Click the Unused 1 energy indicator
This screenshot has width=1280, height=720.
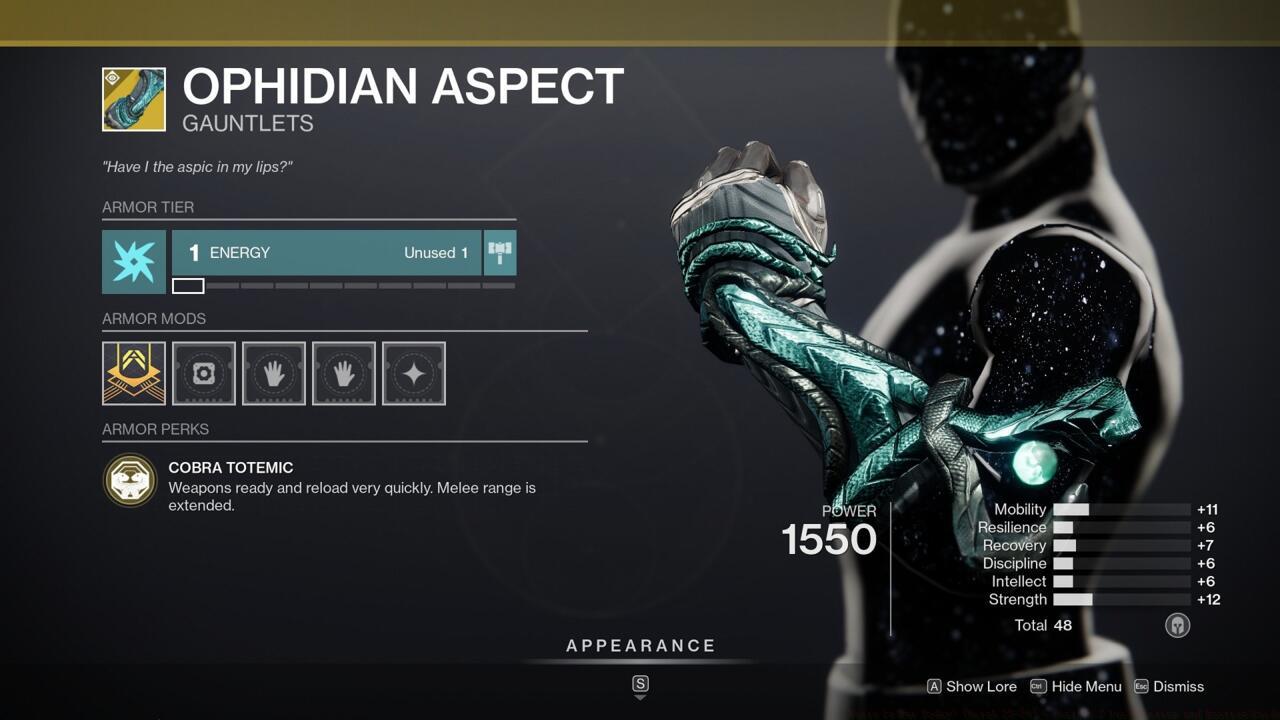[x=434, y=253]
